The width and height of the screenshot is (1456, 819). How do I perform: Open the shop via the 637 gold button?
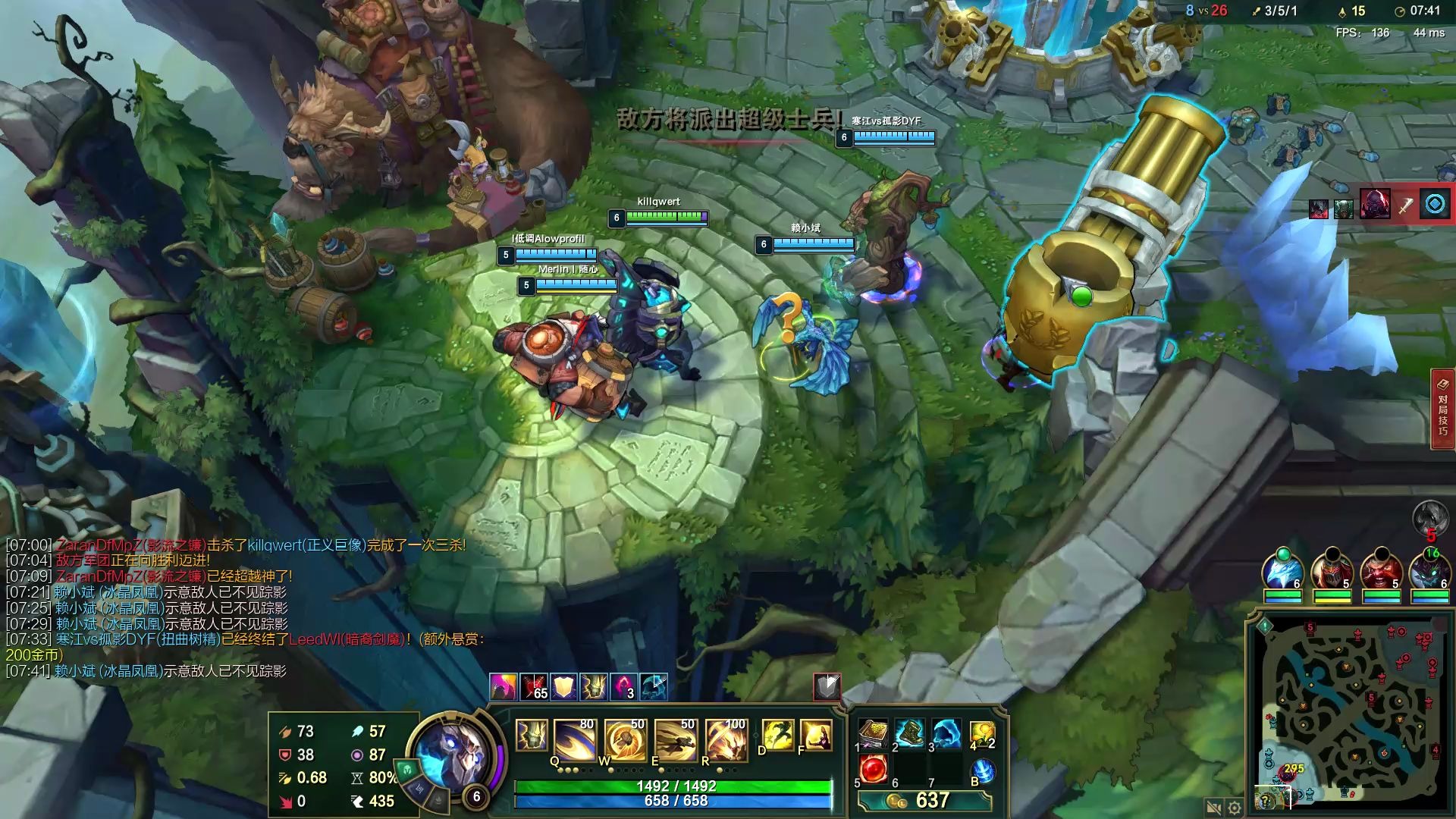click(924, 801)
